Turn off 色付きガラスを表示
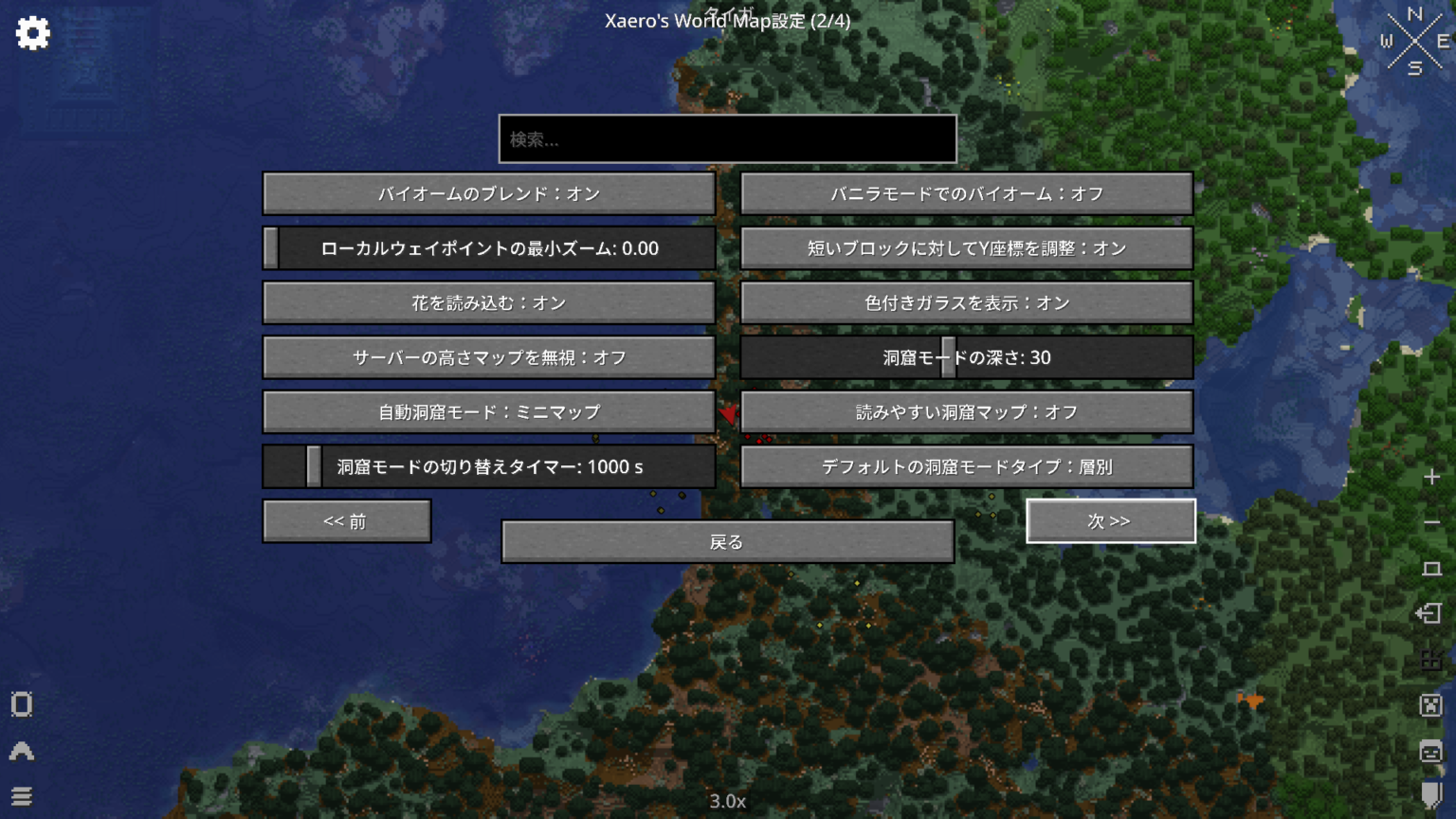The height and width of the screenshot is (819, 1456). coord(967,302)
